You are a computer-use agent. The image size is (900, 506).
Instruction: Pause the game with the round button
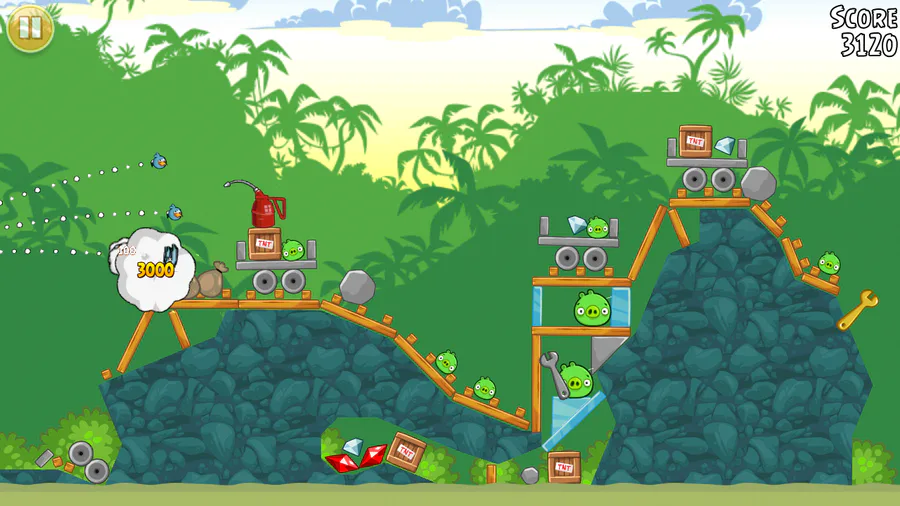click(30, 28)
